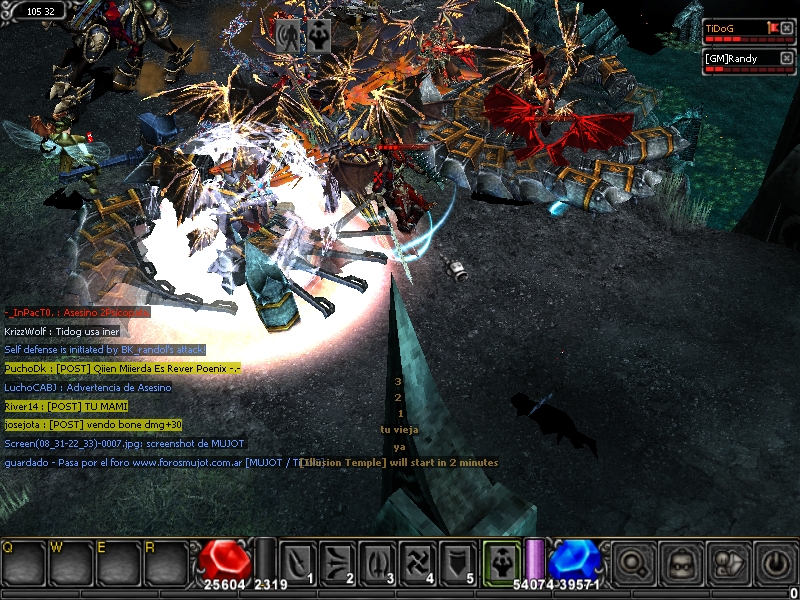Viewport: 800px width, 600px height.
Task: Trigger the skill in hotbar slot 3
Action: tap(377, 562)
